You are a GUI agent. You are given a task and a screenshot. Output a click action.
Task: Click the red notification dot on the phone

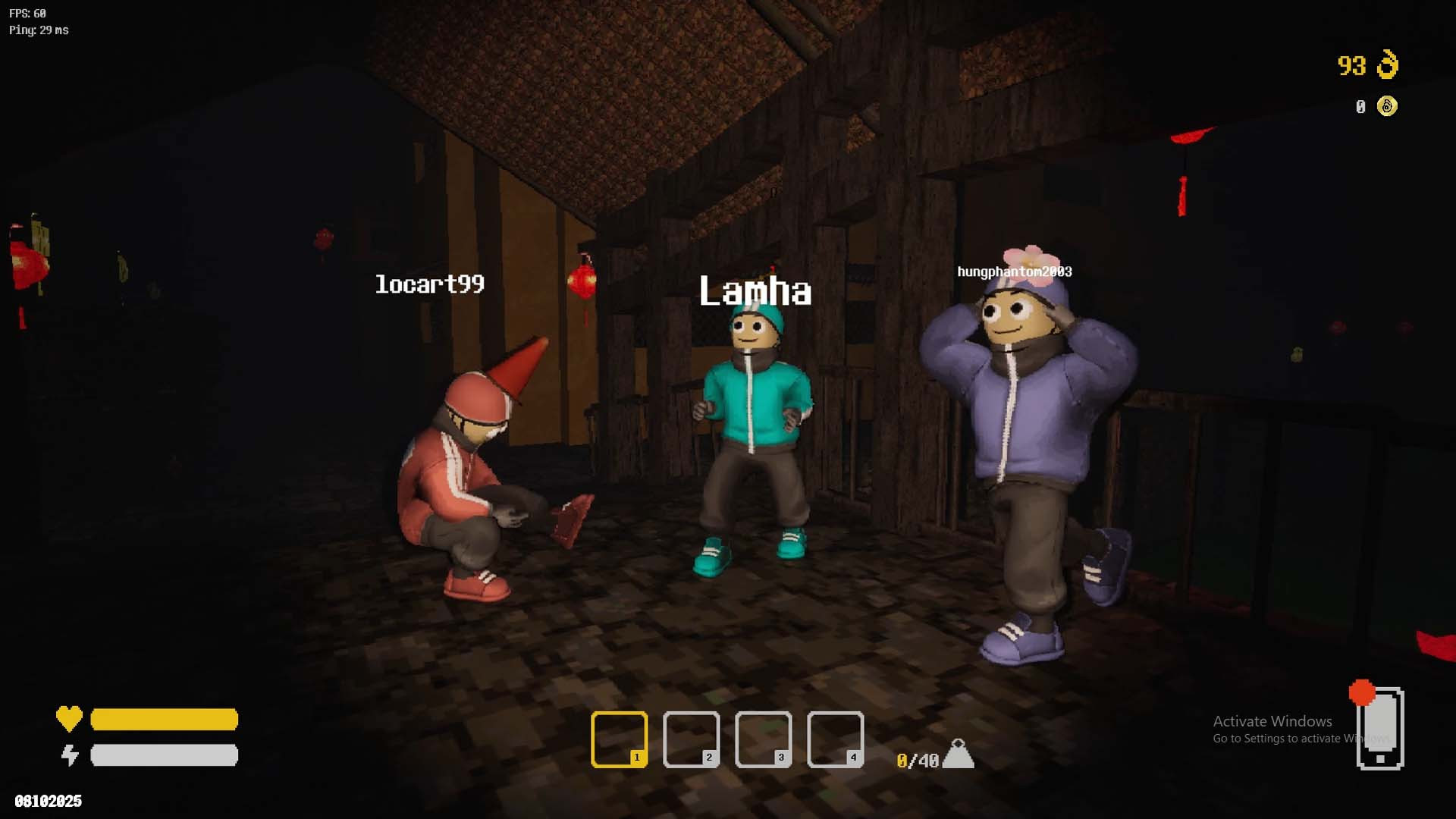[1363, 691]
